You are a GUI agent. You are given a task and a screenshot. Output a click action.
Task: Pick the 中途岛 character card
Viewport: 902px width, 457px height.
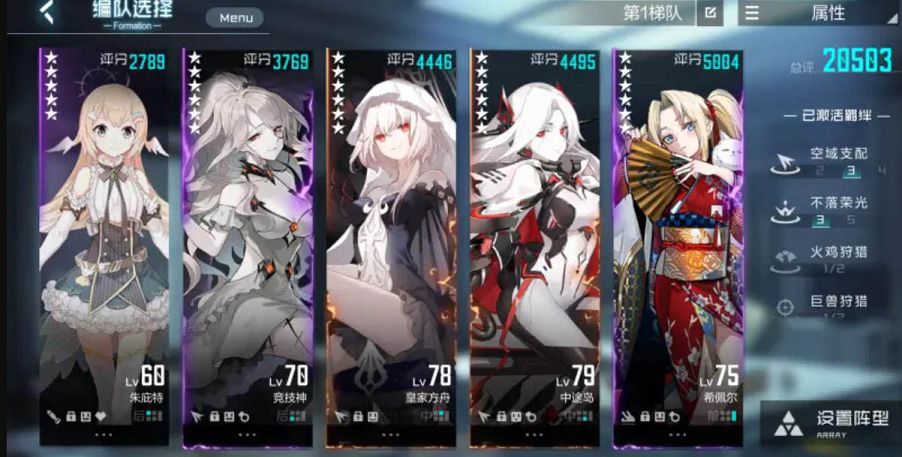pos(536,245)
